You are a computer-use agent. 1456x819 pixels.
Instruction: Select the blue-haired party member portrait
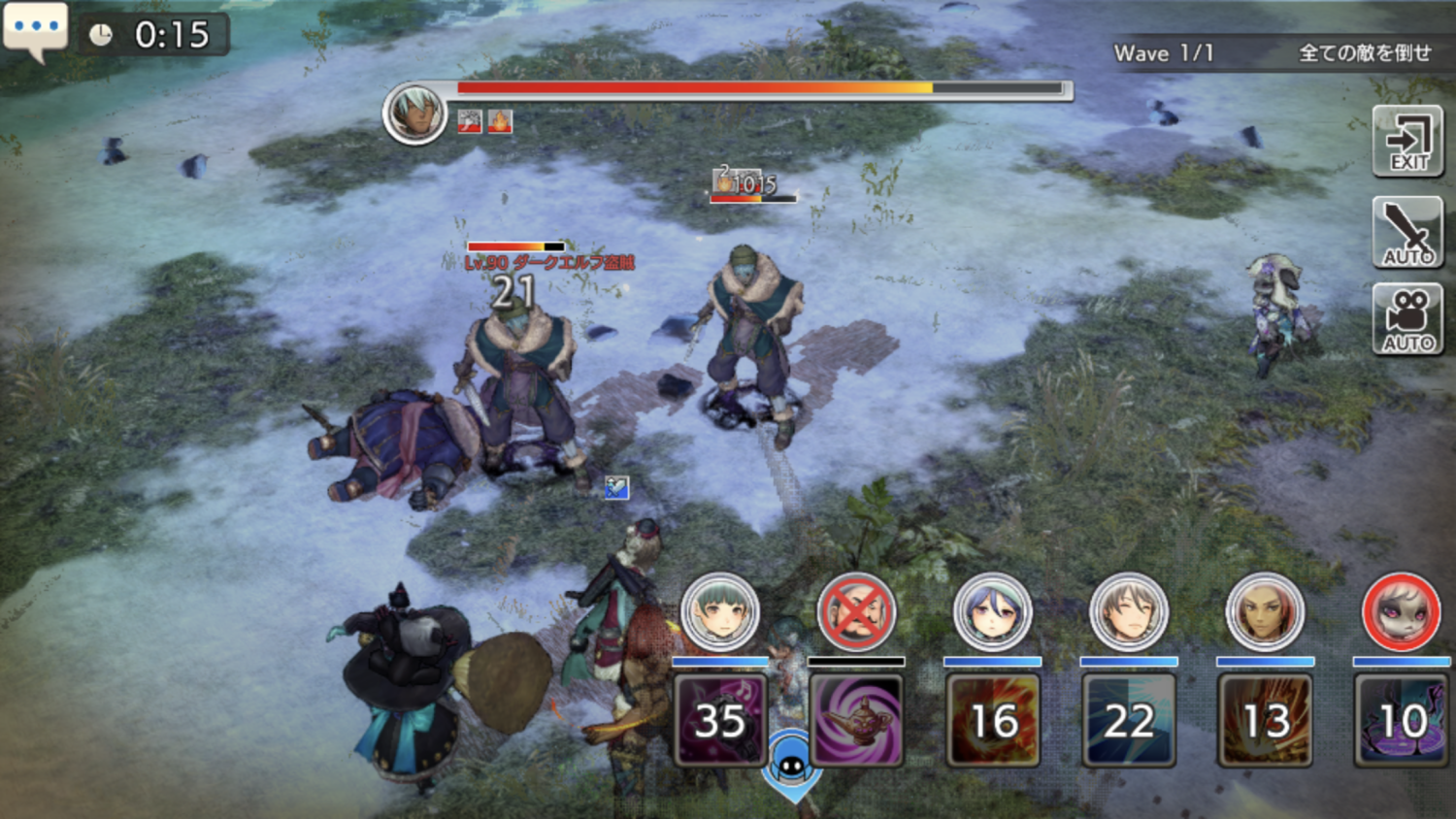coord(992,612)
